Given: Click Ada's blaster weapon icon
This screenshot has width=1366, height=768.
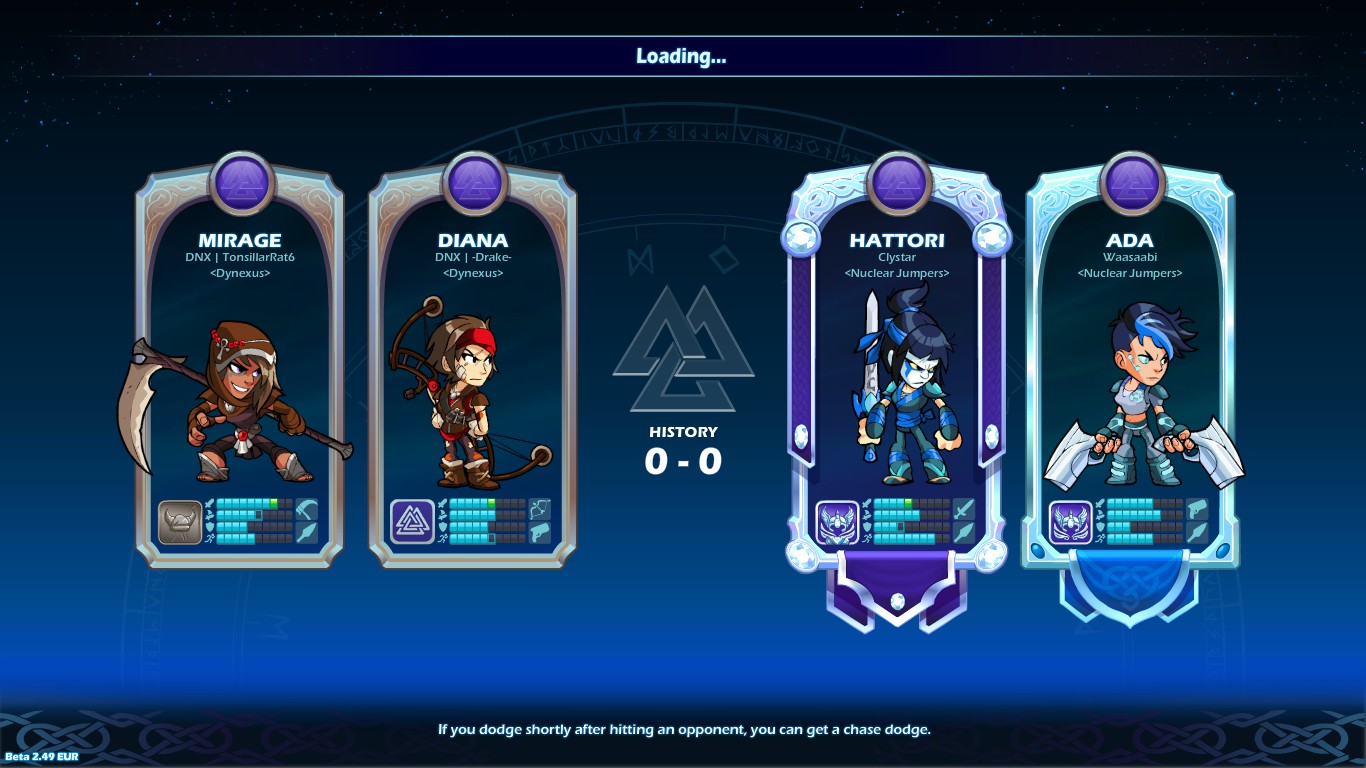Looking at the screenshot, I should coord(1197,509).
